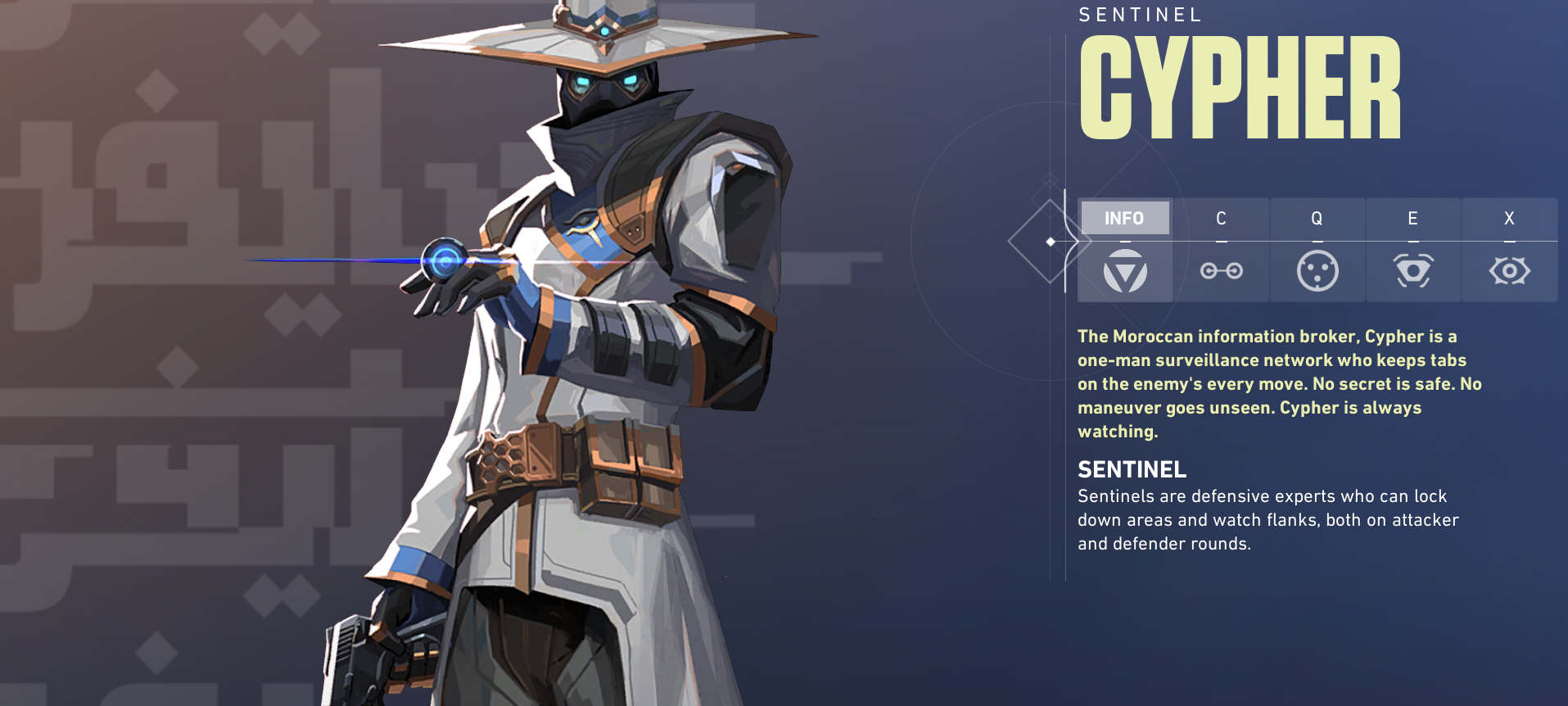
Task: Select the Cyber Cage ability icon under Q
Action: pos(1317,270)
